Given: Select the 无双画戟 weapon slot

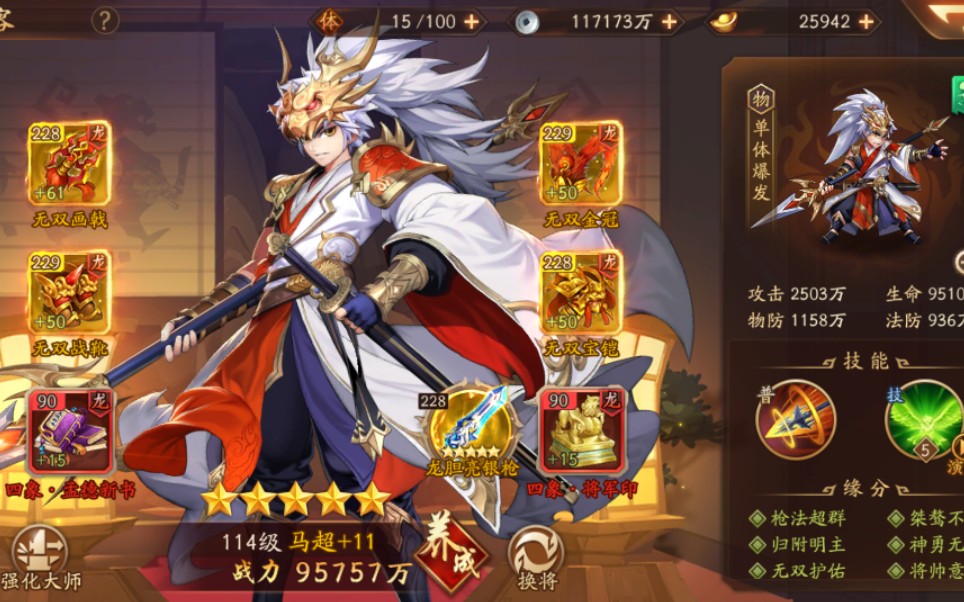Looking at the screenshot, I should tap(70, 164).
